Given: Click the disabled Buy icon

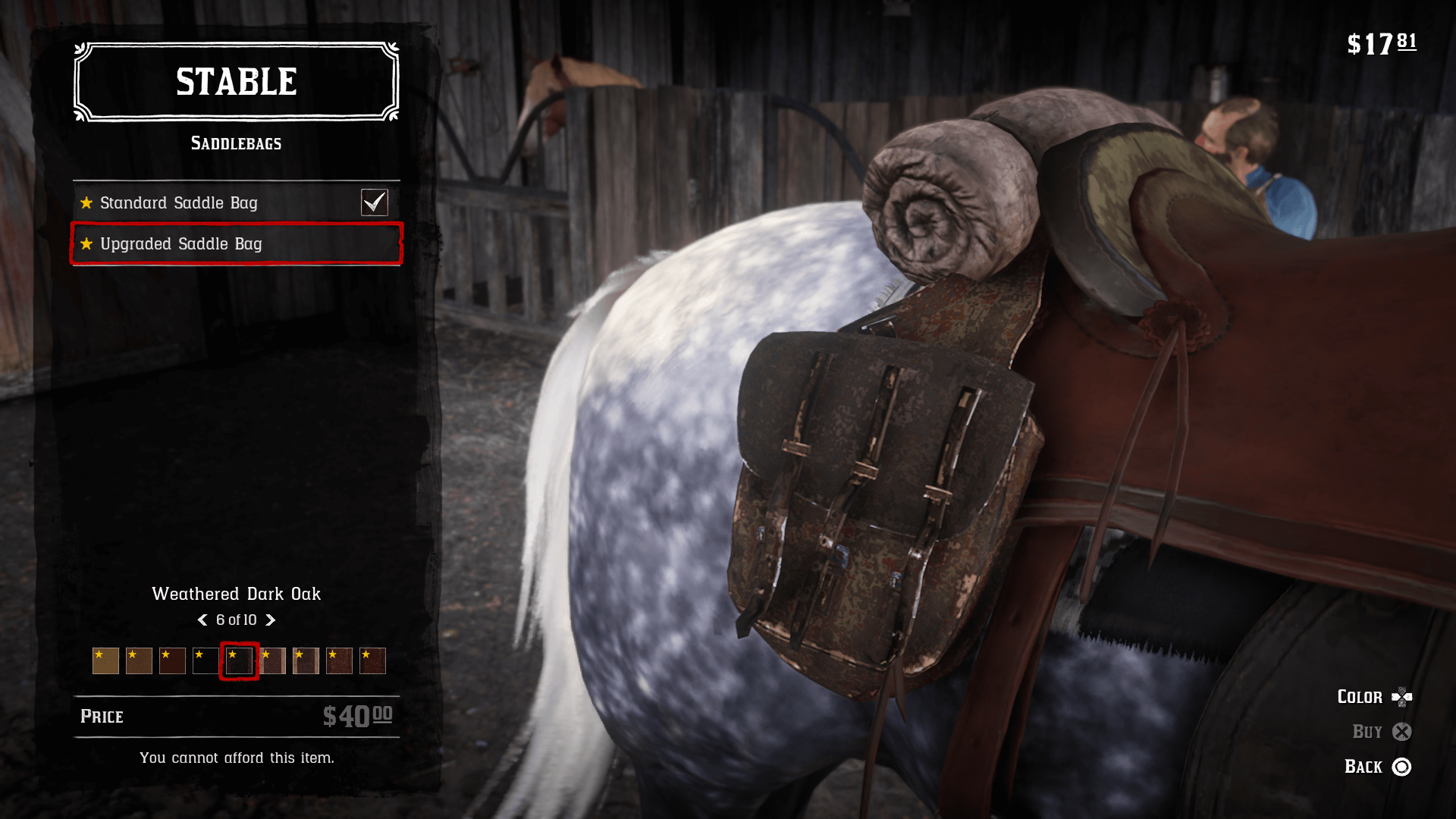Looking at the screenshot, I should pos(1402,732).
